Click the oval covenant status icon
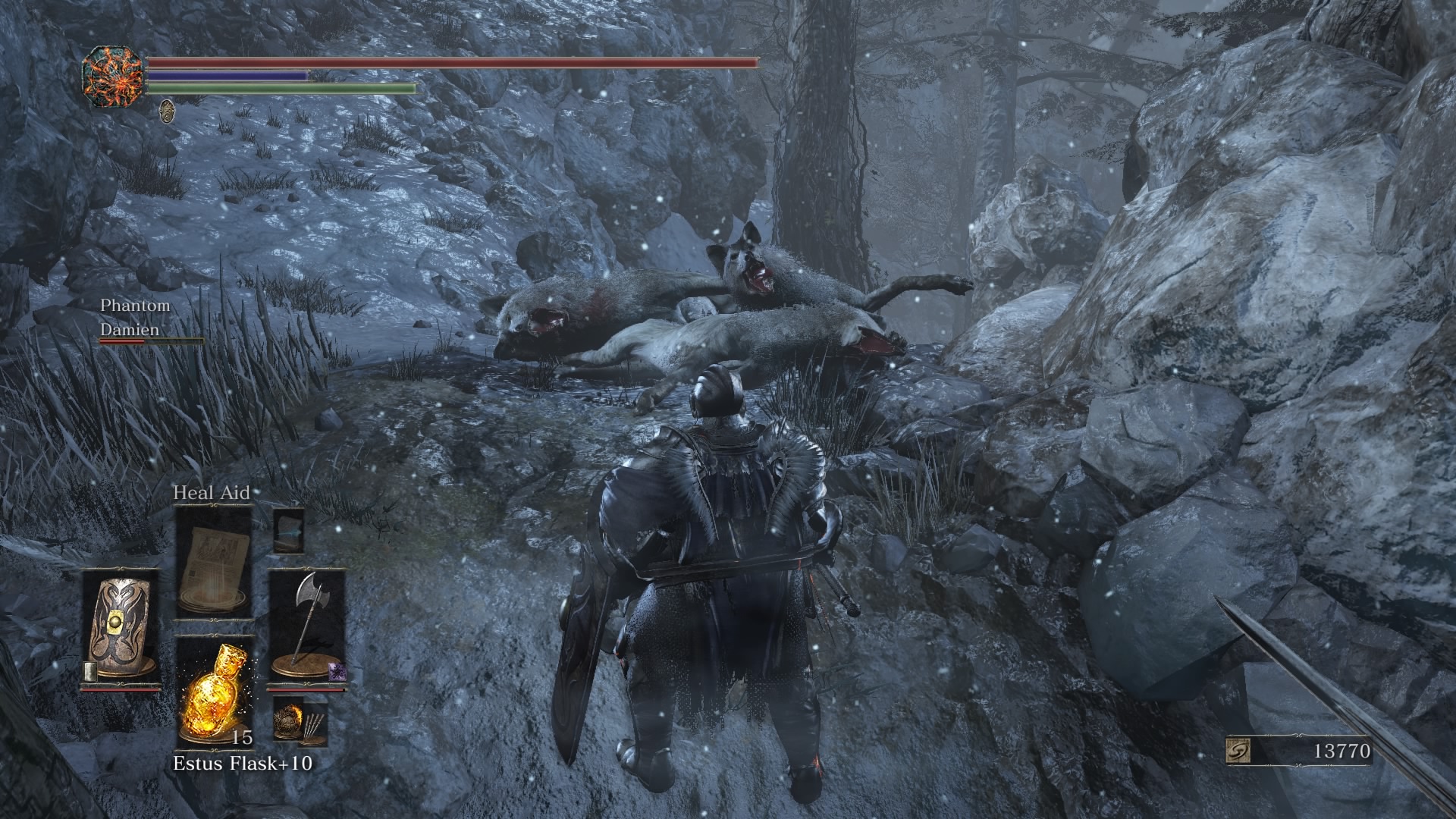Viewport: 1456px width, 819px height. click(x=168, y=111)
